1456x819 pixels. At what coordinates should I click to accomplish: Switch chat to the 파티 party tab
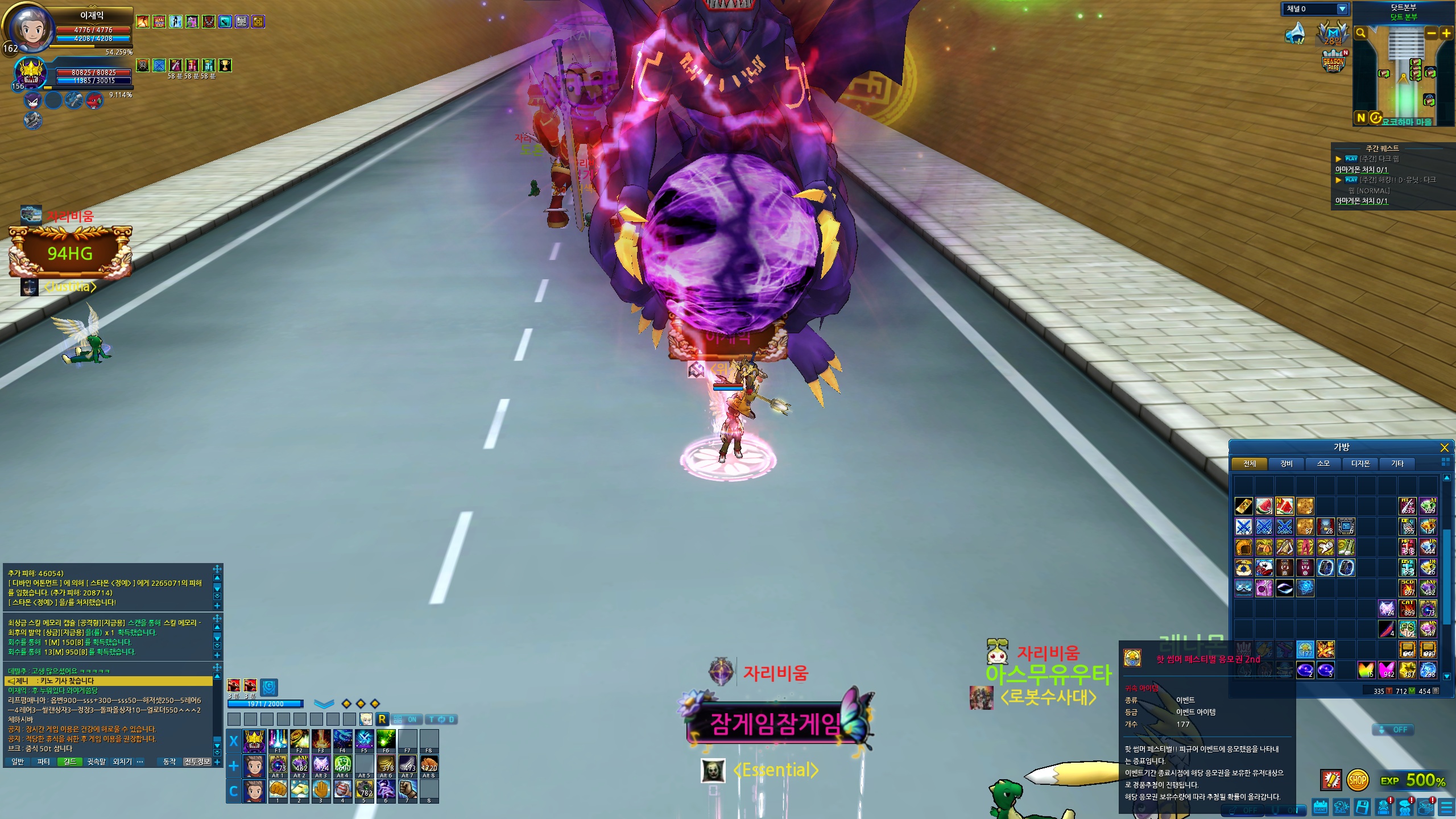43,762
